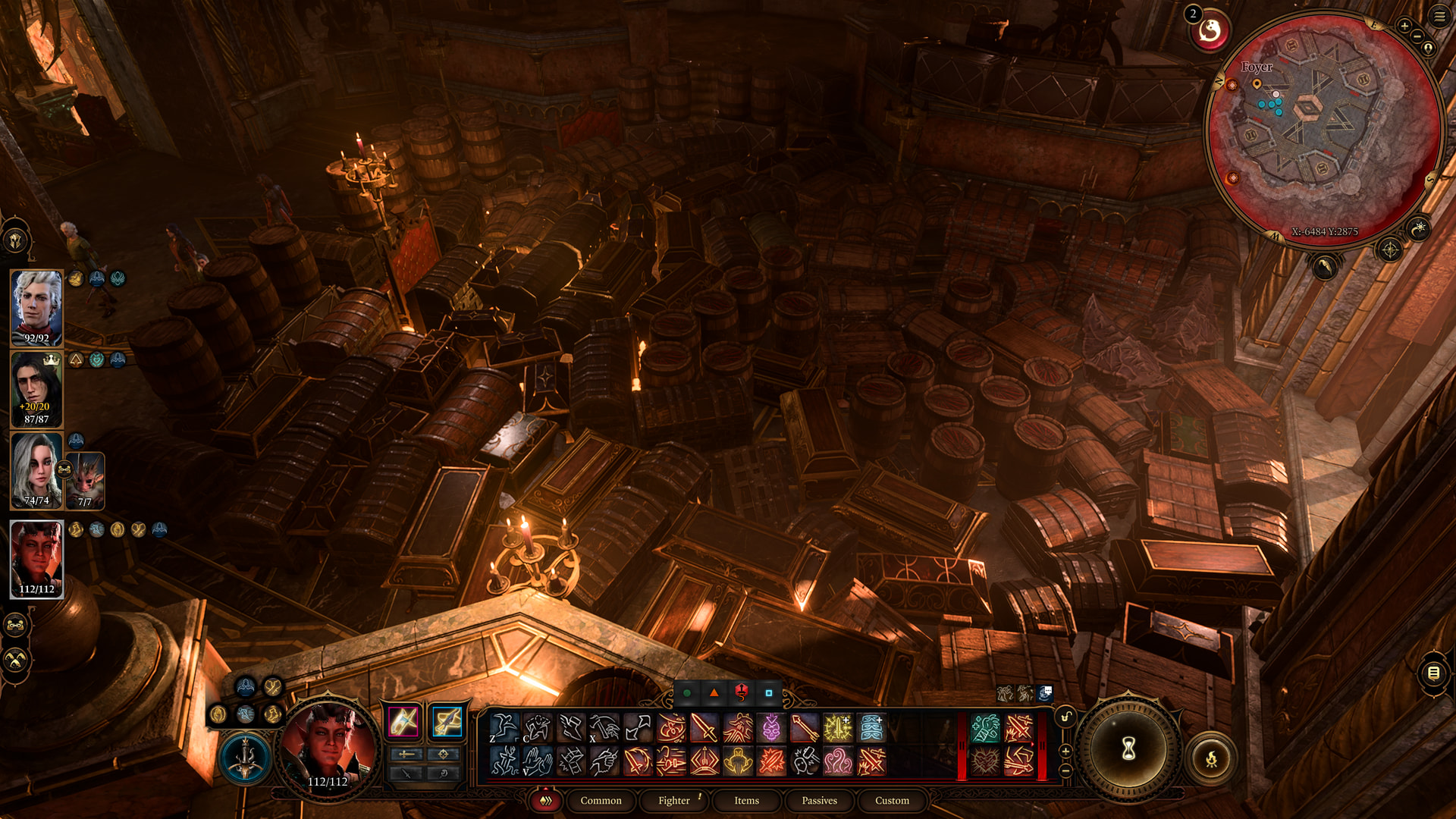Image resolution: width=1456 pixels, height=819 pixels.
Task: Switch to the Custom hotbar tab
Action: 892,800
